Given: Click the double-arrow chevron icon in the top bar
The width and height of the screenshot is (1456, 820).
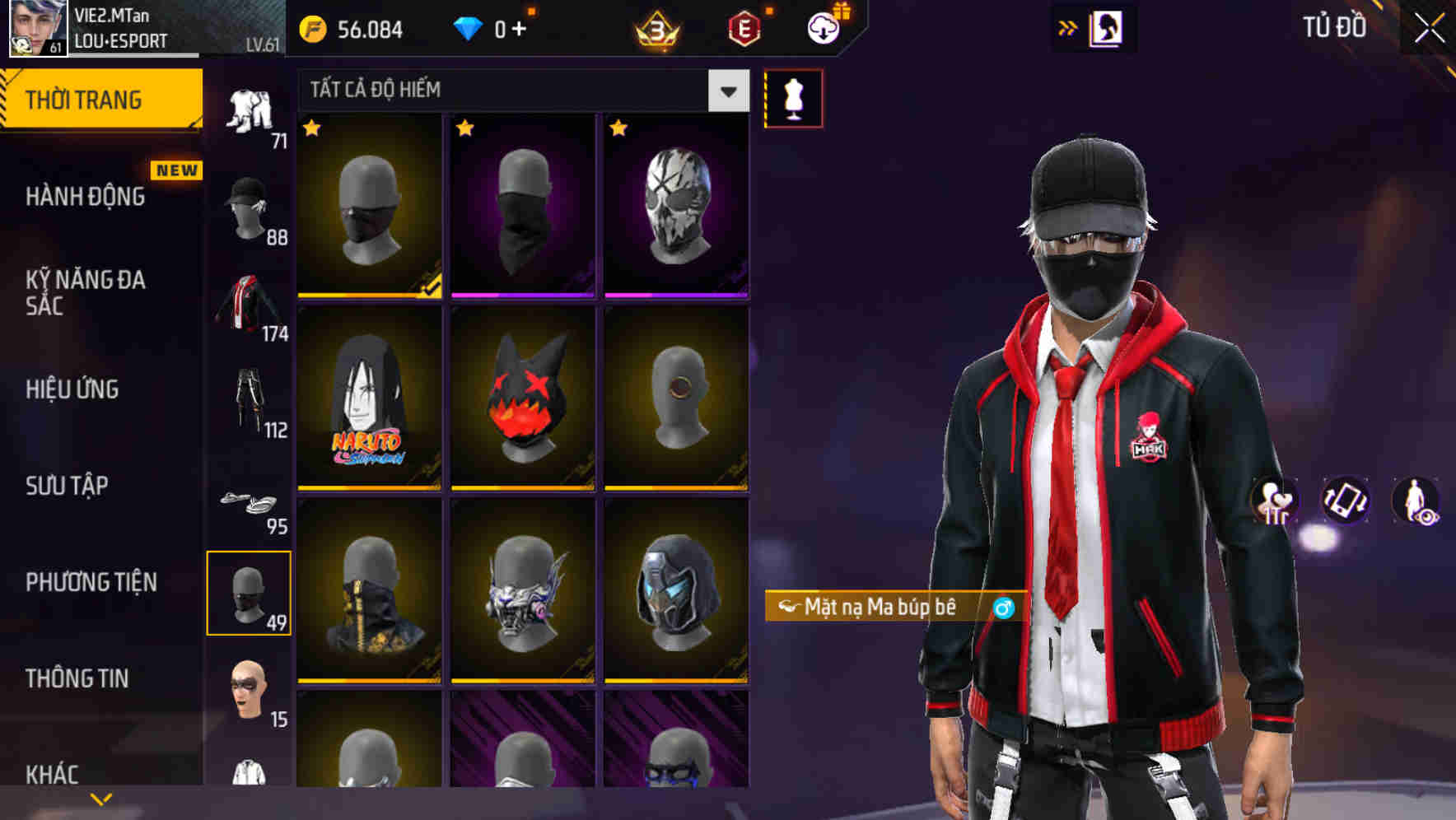Looking at the screenshot, I should pyautogui.click(x=1068, y=27).
